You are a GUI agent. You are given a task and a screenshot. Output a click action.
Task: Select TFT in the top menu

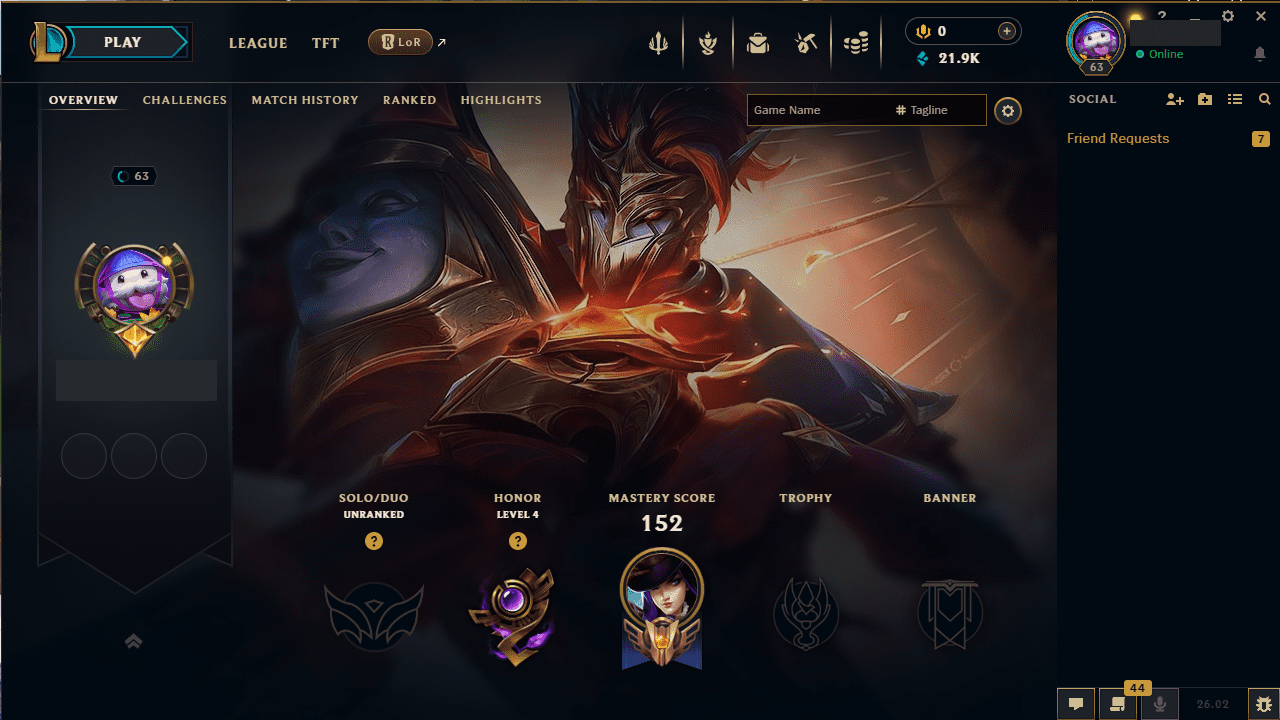(x=325, y=43)
